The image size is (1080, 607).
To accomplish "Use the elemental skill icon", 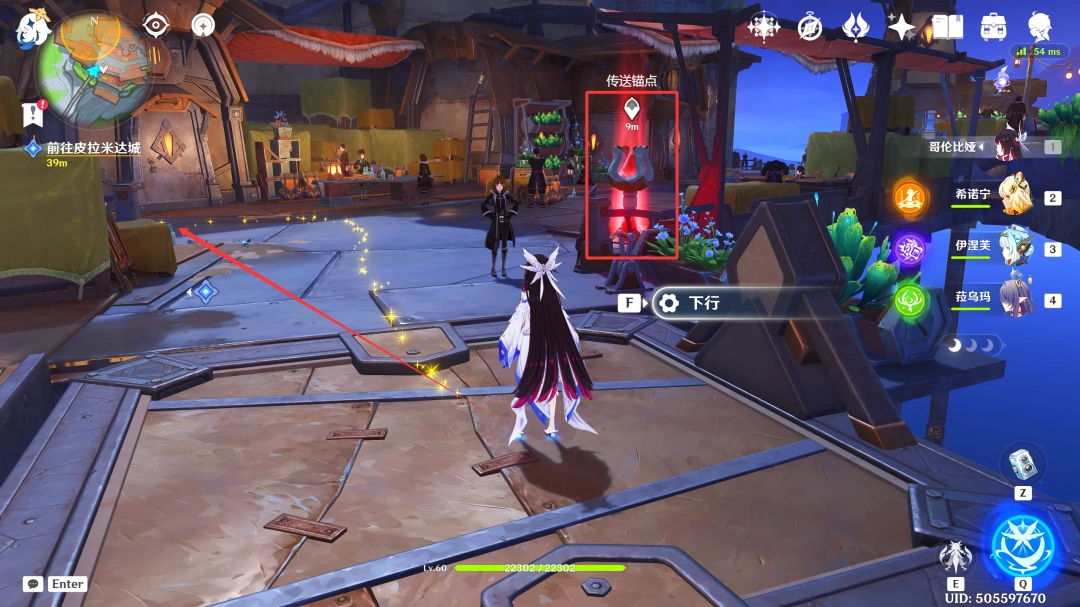I will [955, 557].
